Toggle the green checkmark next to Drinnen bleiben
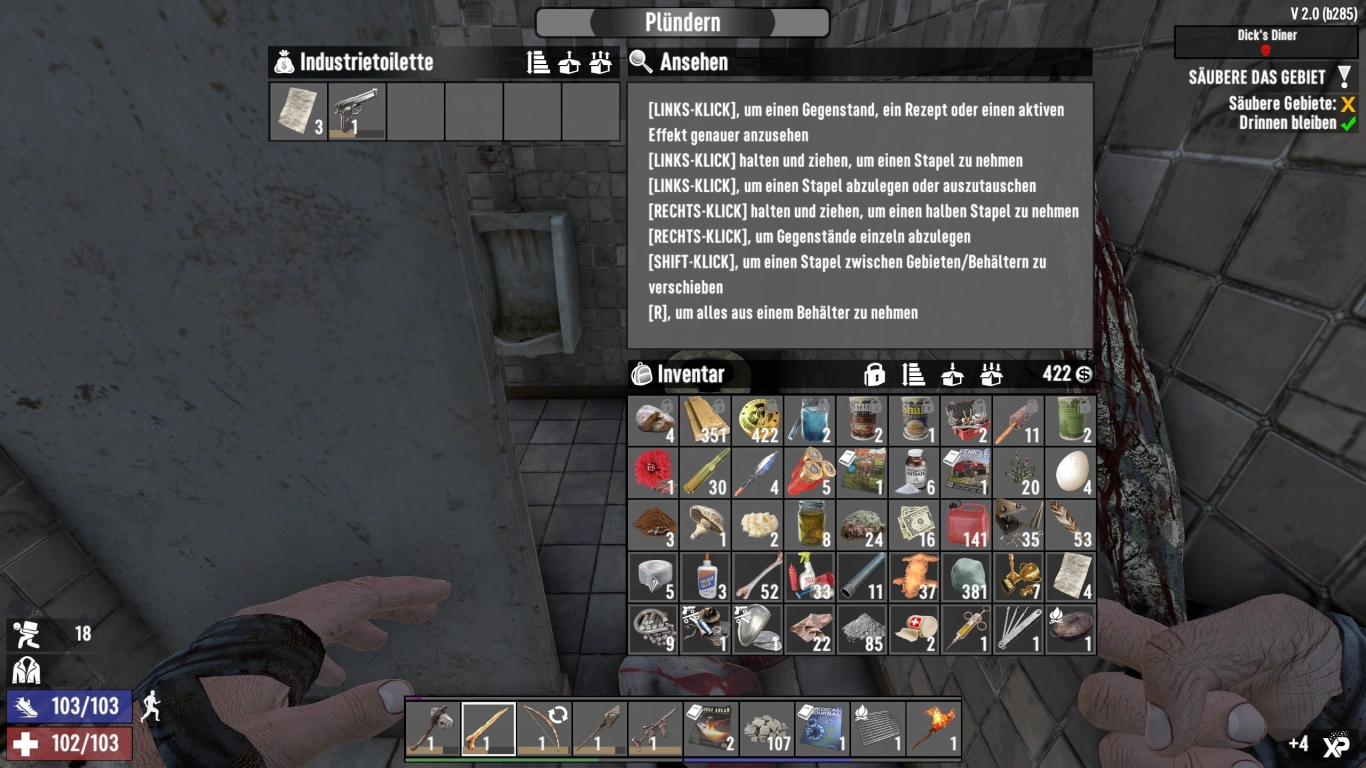Viewport: 1366px width, 768px height. coord(1346,123)
